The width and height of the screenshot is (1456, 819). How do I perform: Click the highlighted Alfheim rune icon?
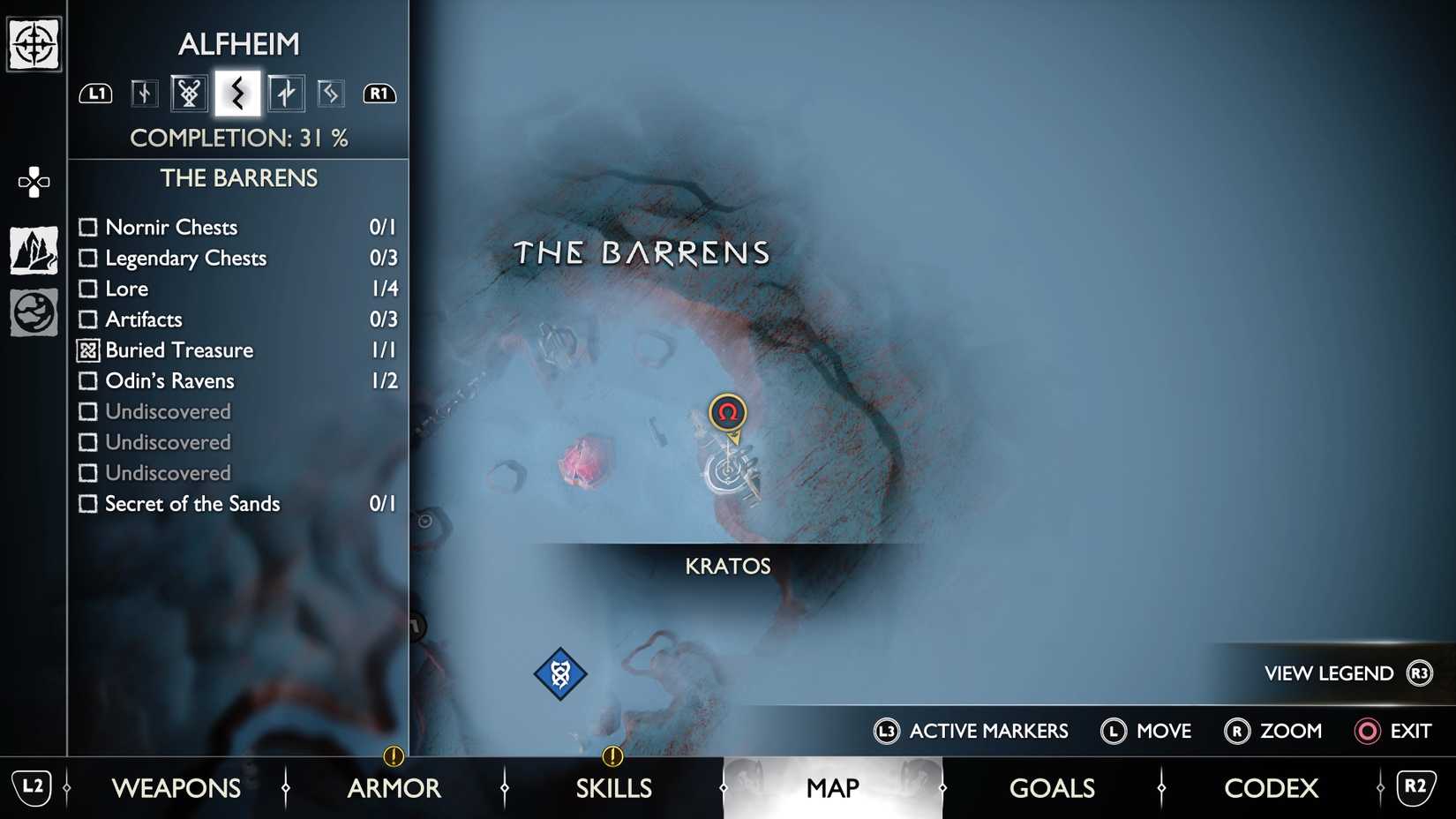click(236, 93)
